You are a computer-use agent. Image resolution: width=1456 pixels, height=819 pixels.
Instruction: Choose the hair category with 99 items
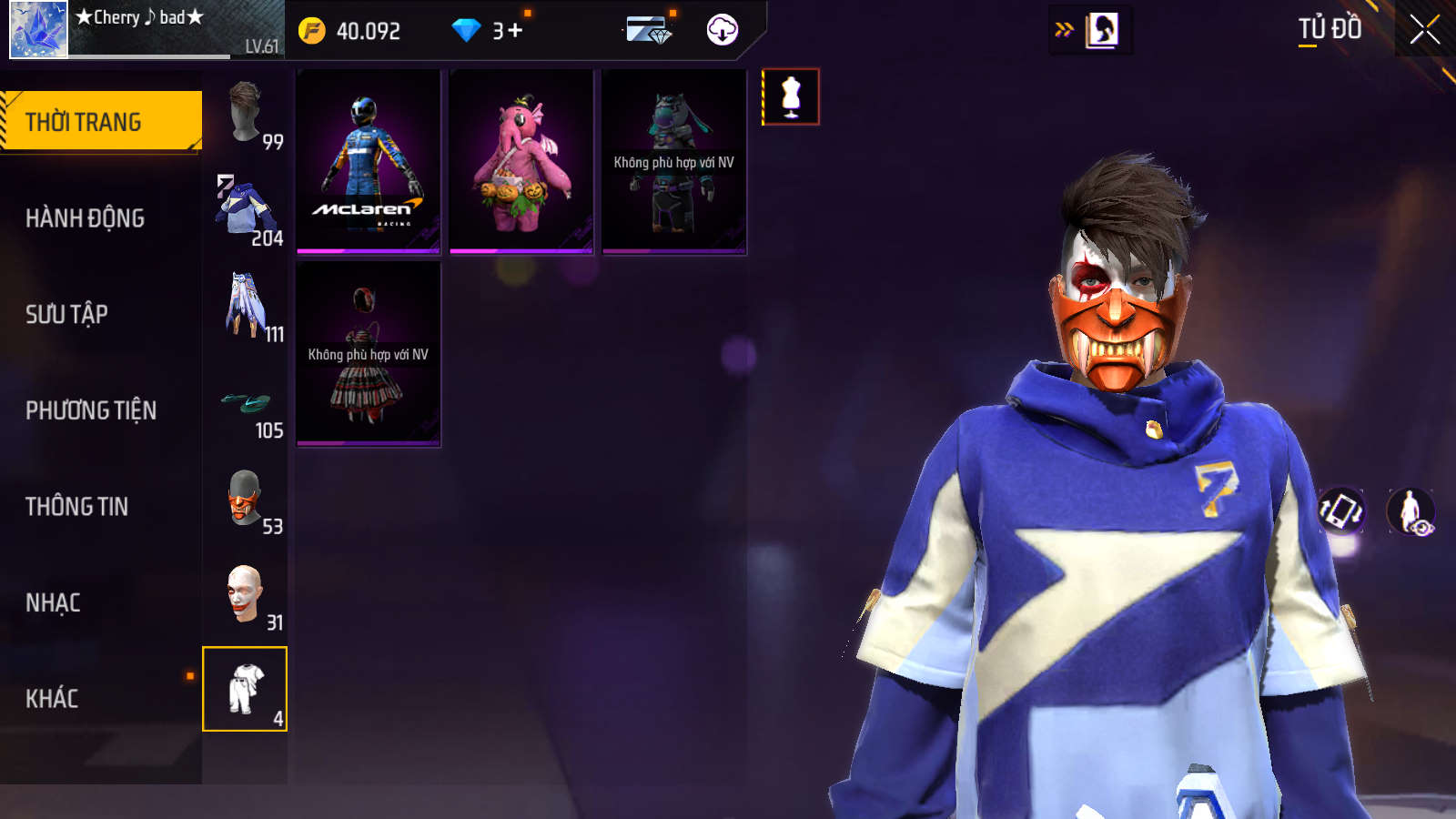click(246, 115)
